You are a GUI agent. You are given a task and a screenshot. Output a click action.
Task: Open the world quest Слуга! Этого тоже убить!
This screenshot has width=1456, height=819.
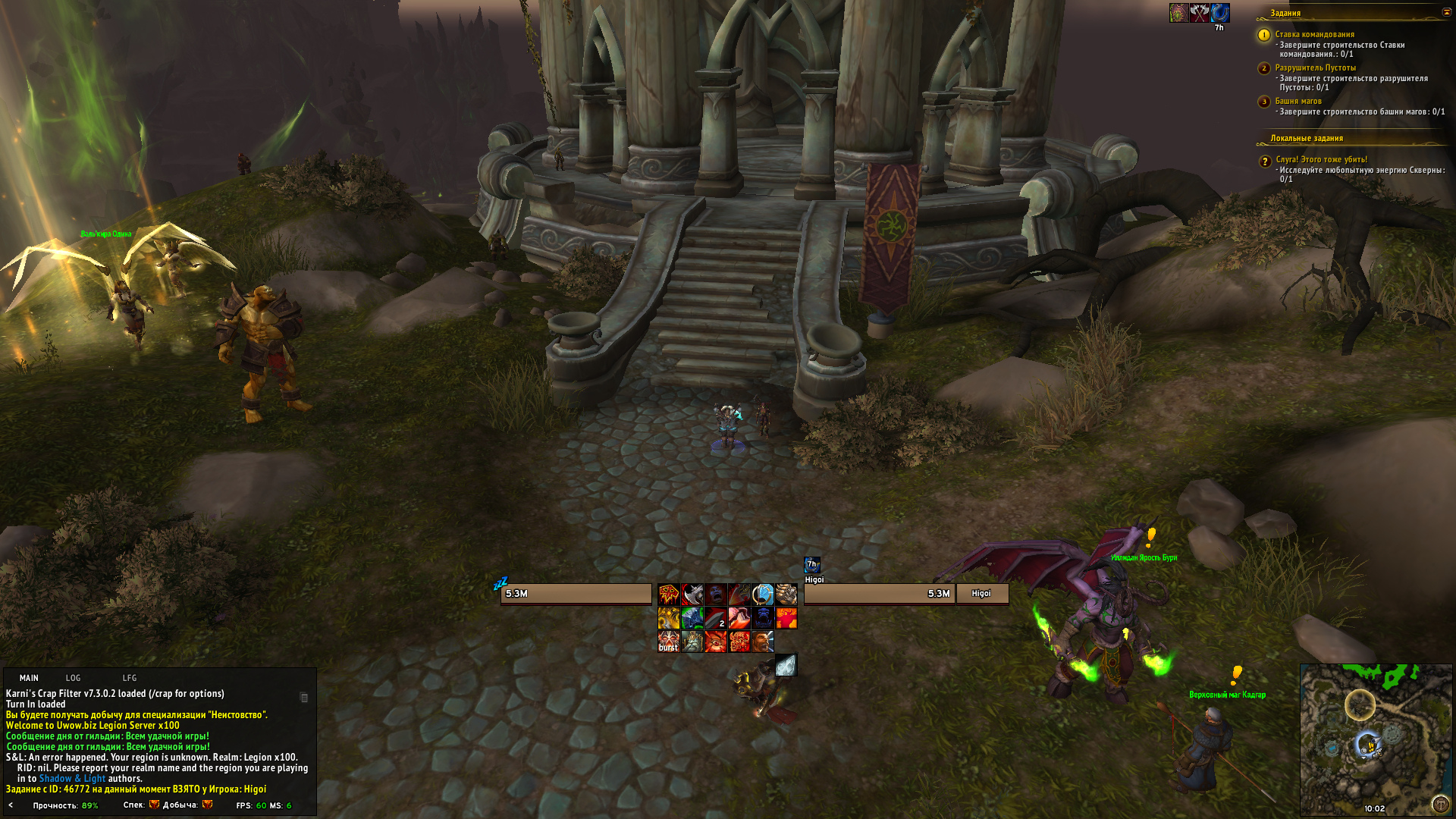(1321, 159)
